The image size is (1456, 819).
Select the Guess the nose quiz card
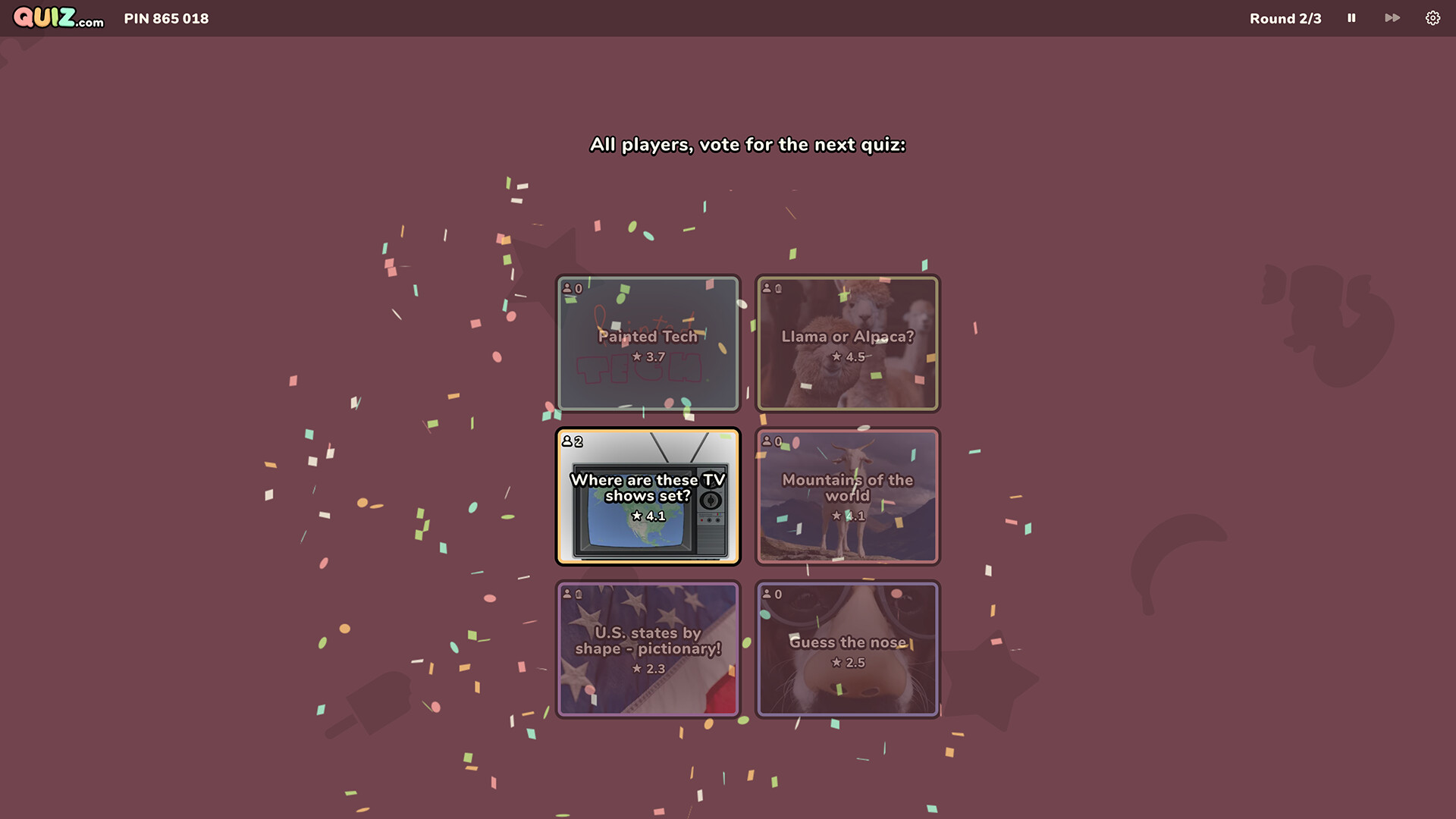[x=848, y=648]
